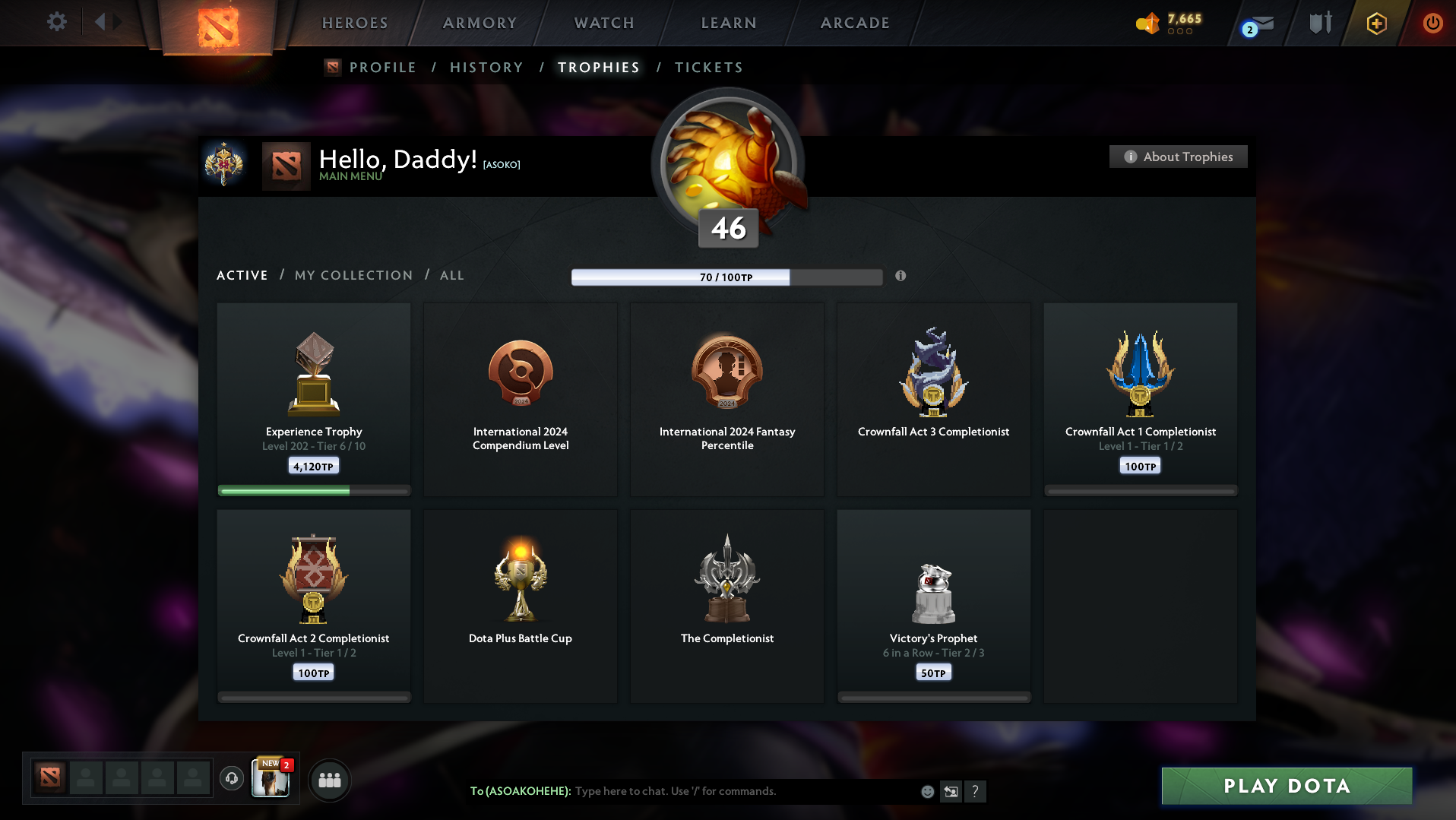
Task: Click the emoticon icon in chat bar
Action: click(x=927, y=792)
